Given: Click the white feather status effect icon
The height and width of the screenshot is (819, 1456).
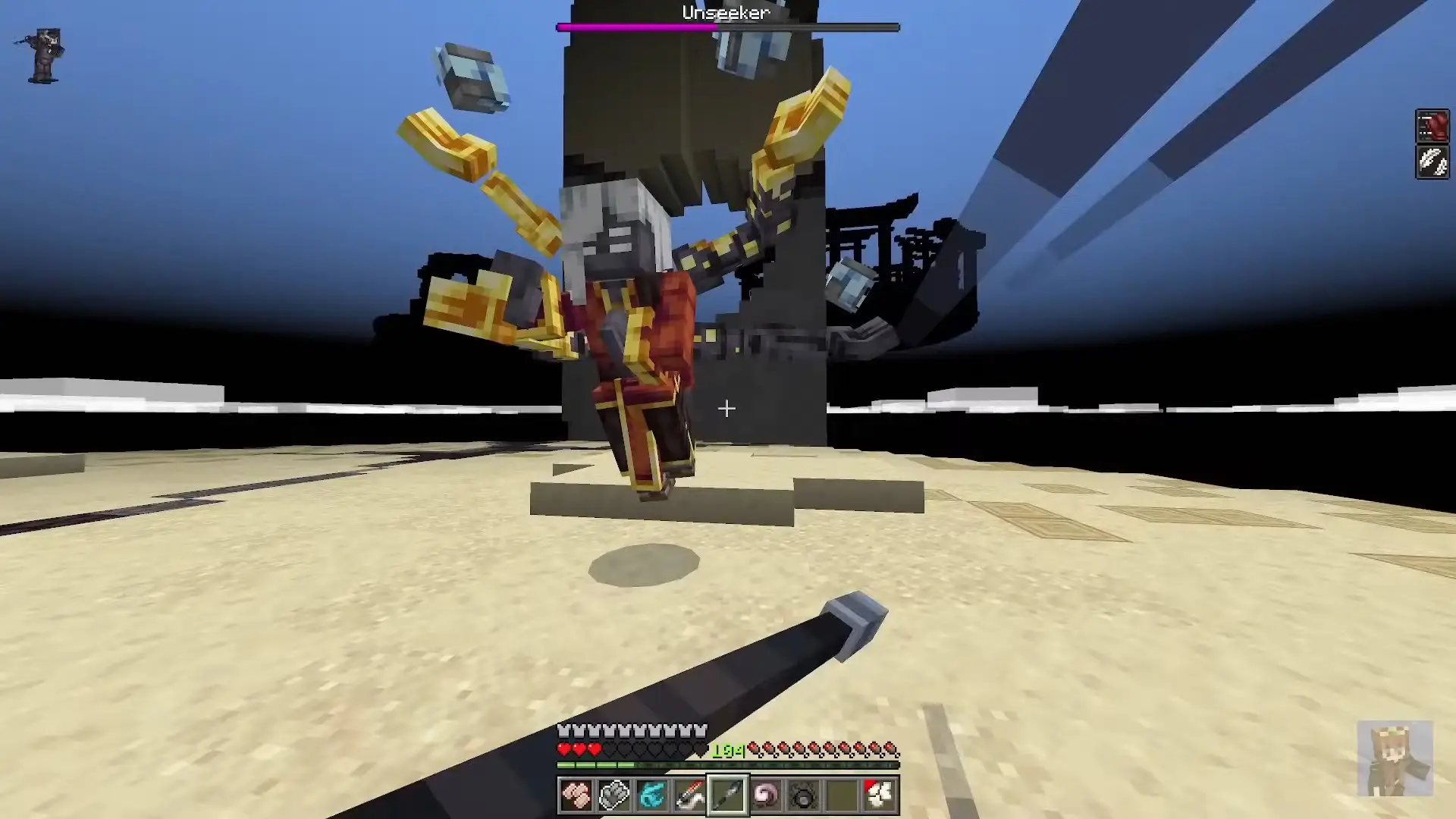Looking at the screenshot, I should pos(1432,162).
